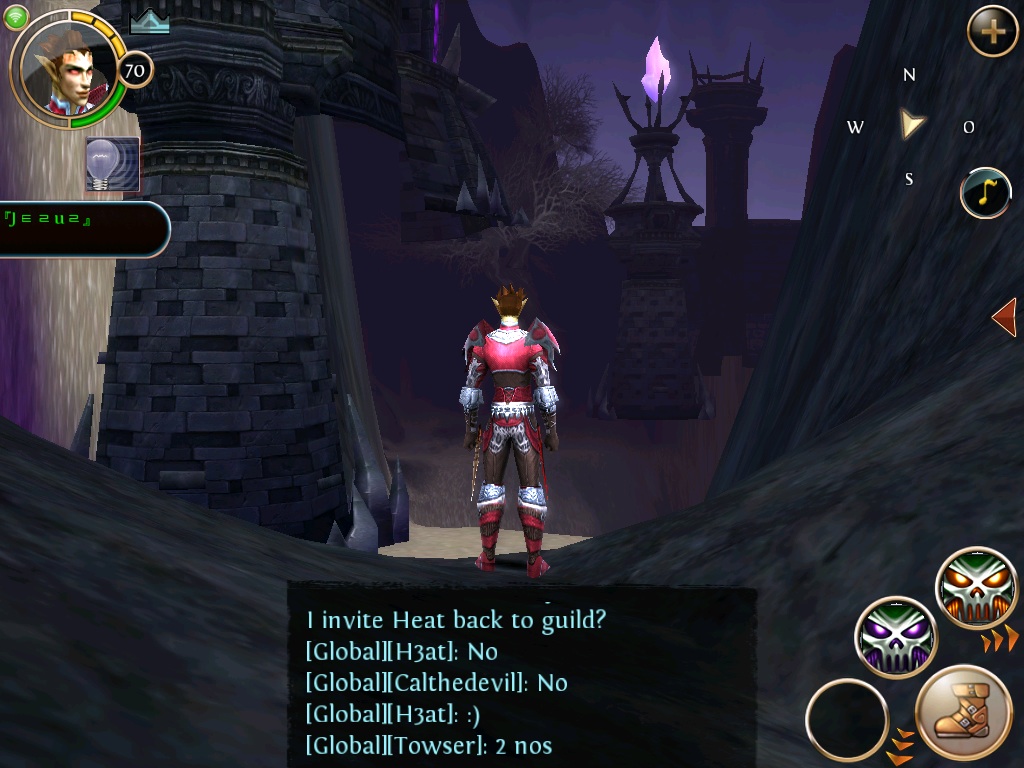The image size is (1024, 768).
Task: Click the compass arrow
Action: click(x=910, y=124)
